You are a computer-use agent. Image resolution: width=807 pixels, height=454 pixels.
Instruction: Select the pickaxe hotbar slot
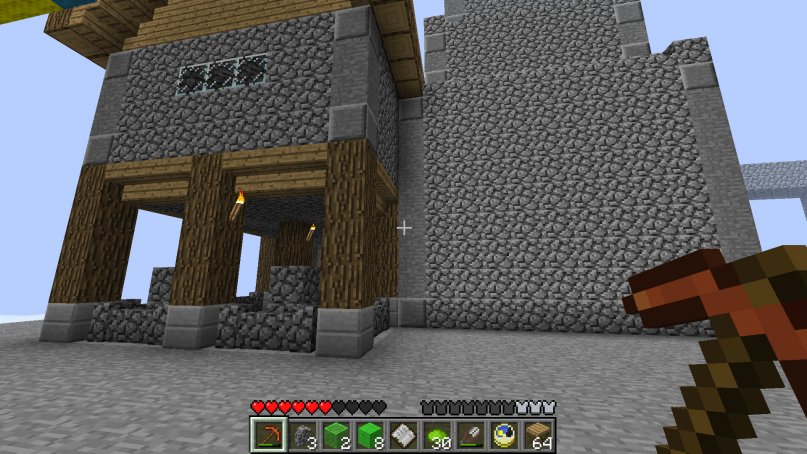pos(266,435)
